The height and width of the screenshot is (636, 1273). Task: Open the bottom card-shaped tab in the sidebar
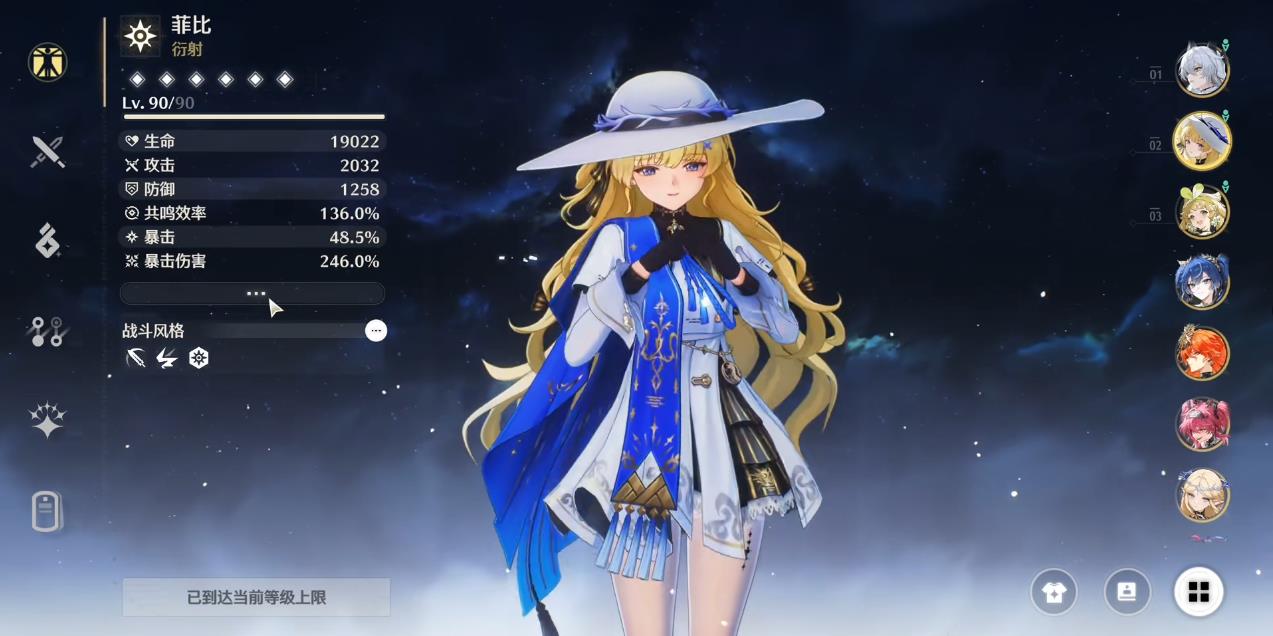point(47,511)
